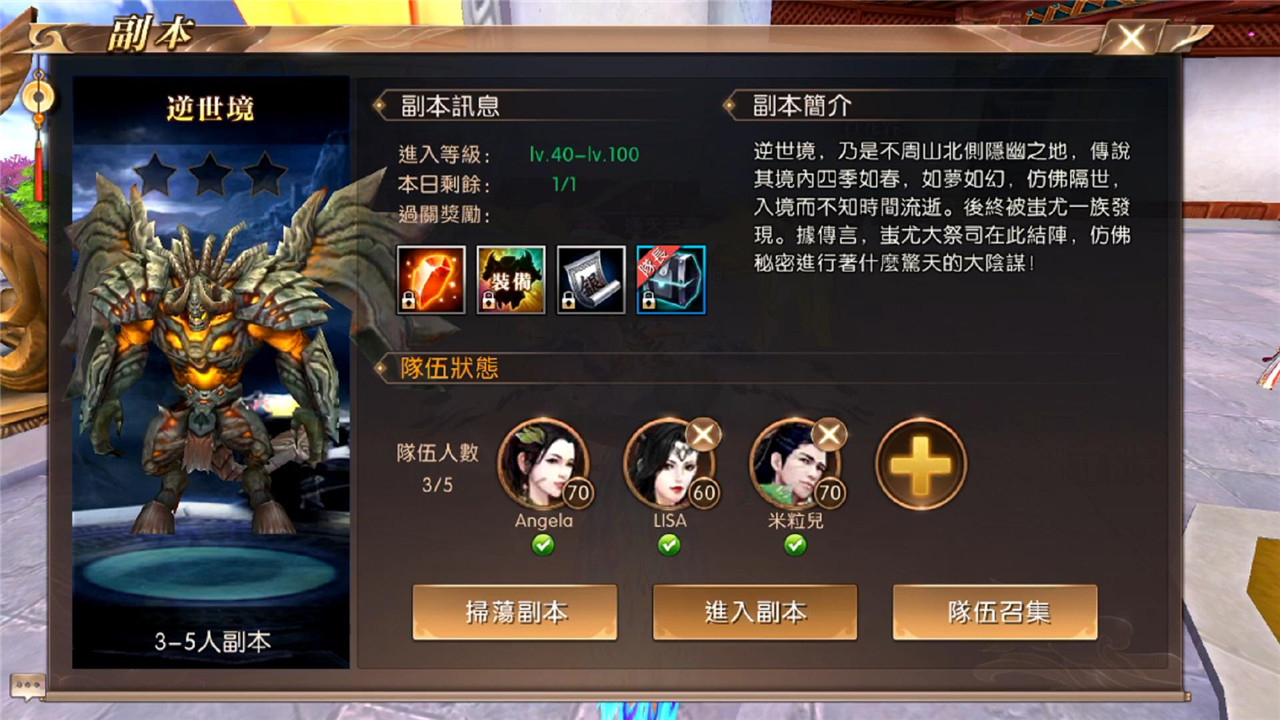Screen dimensions: 1280x720
Task: Remove LISA from the team
Action: [703, 434]
